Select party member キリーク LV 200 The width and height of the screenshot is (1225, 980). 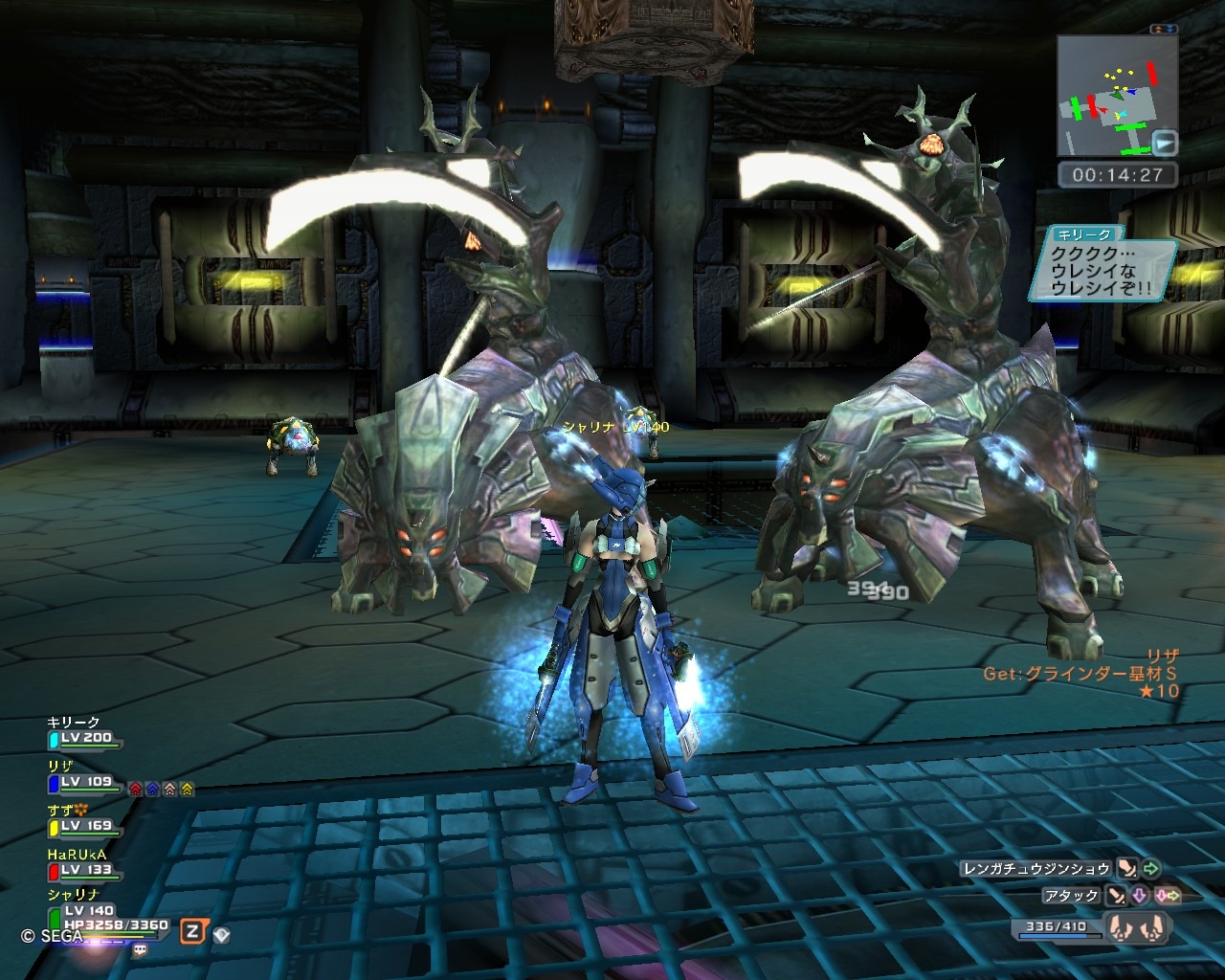(x=84, y=739)
